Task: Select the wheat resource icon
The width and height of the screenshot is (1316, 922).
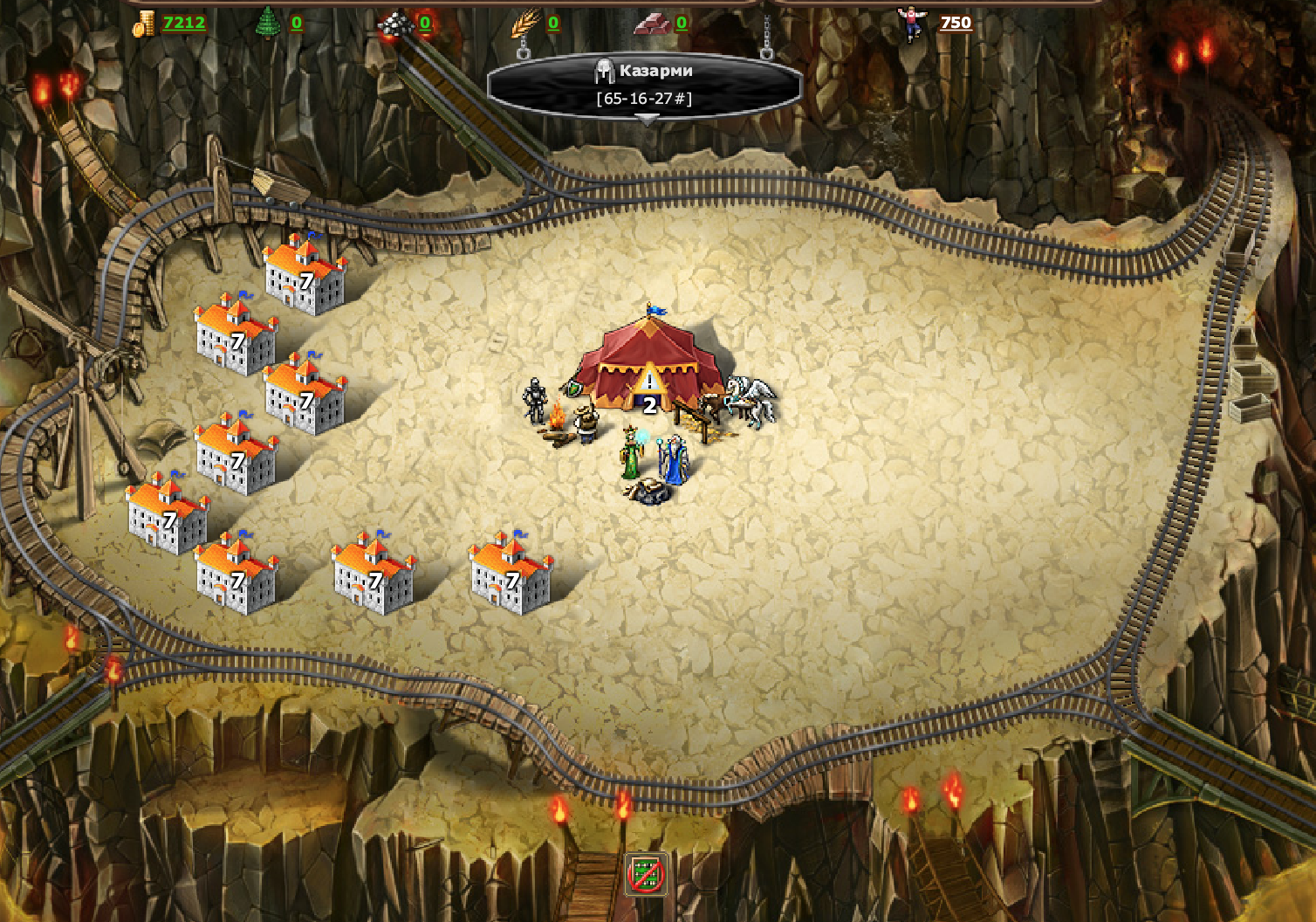Action: [525, 24]
